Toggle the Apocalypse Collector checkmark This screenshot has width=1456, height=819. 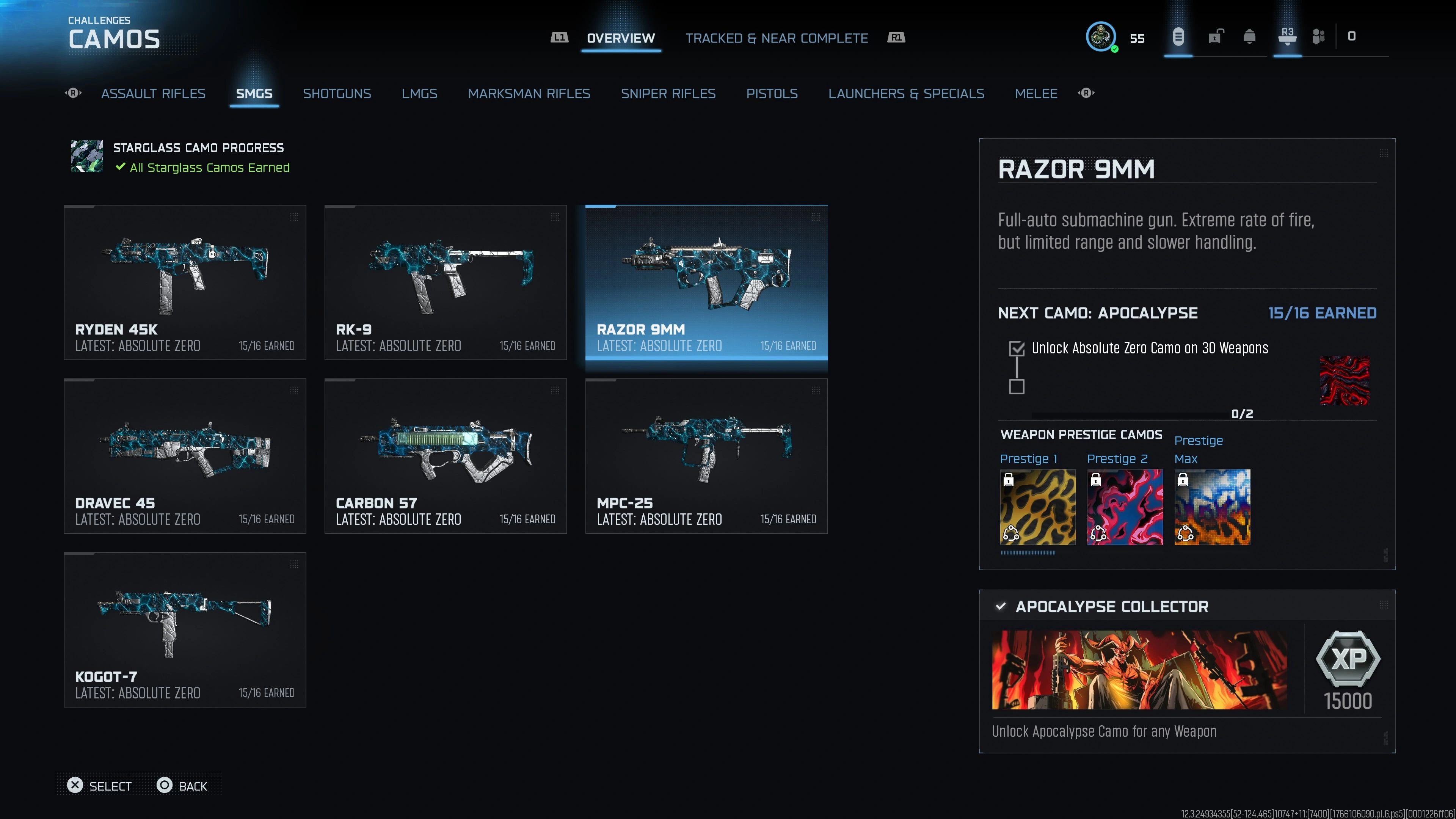(1001, 607)
